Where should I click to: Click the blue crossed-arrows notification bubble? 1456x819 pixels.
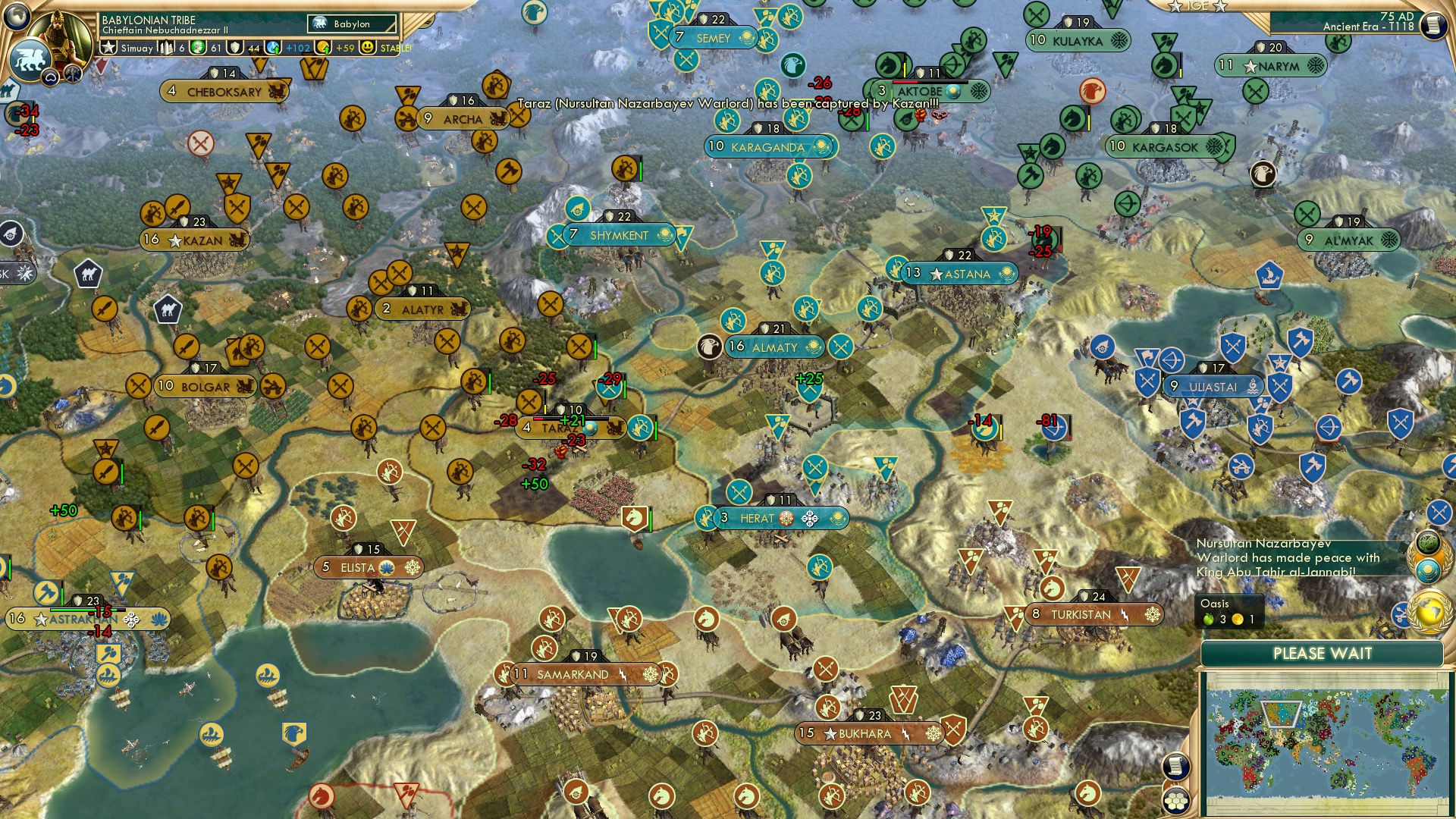(x=1439, y=511)
